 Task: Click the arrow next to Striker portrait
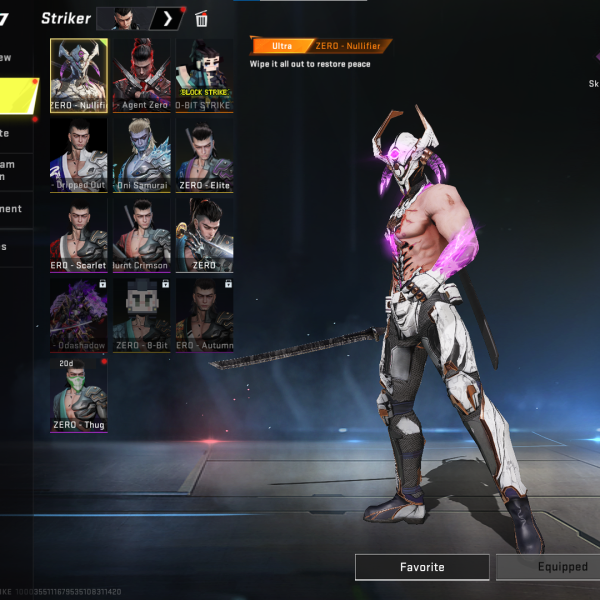(x=167, y=19)
